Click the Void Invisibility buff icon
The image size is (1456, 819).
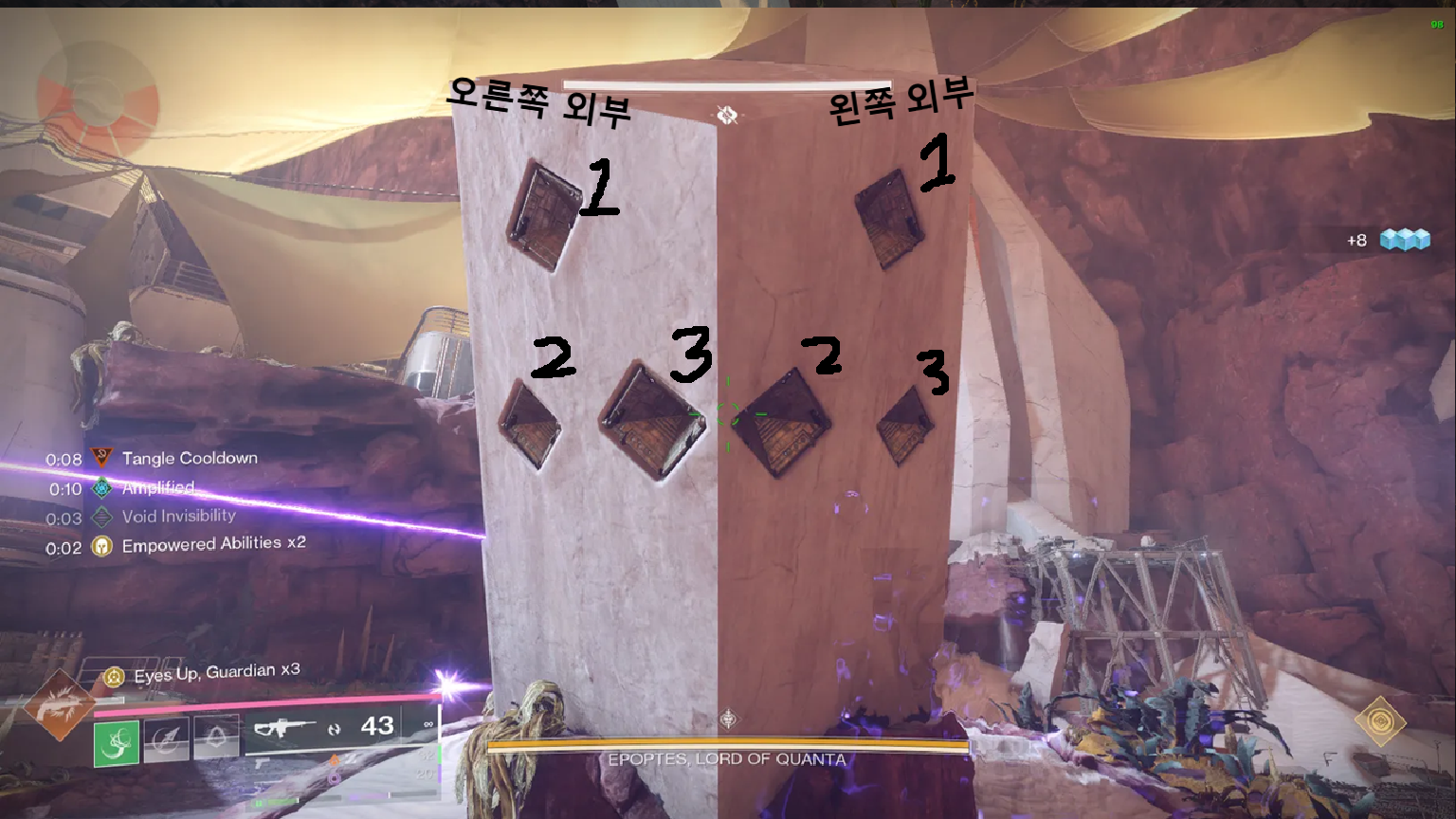tap(101, 518)
